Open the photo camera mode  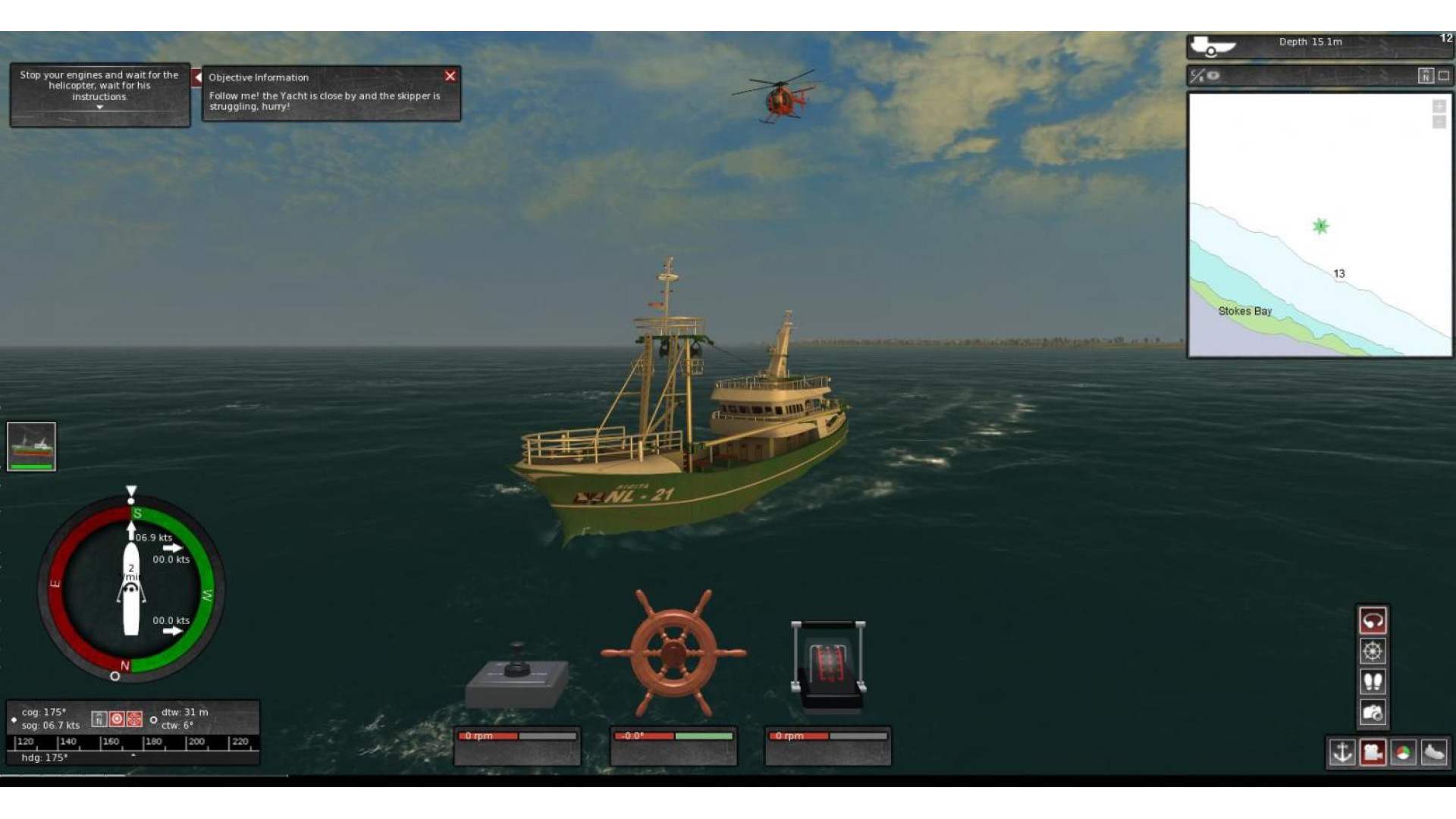(x=1373, y=713)
